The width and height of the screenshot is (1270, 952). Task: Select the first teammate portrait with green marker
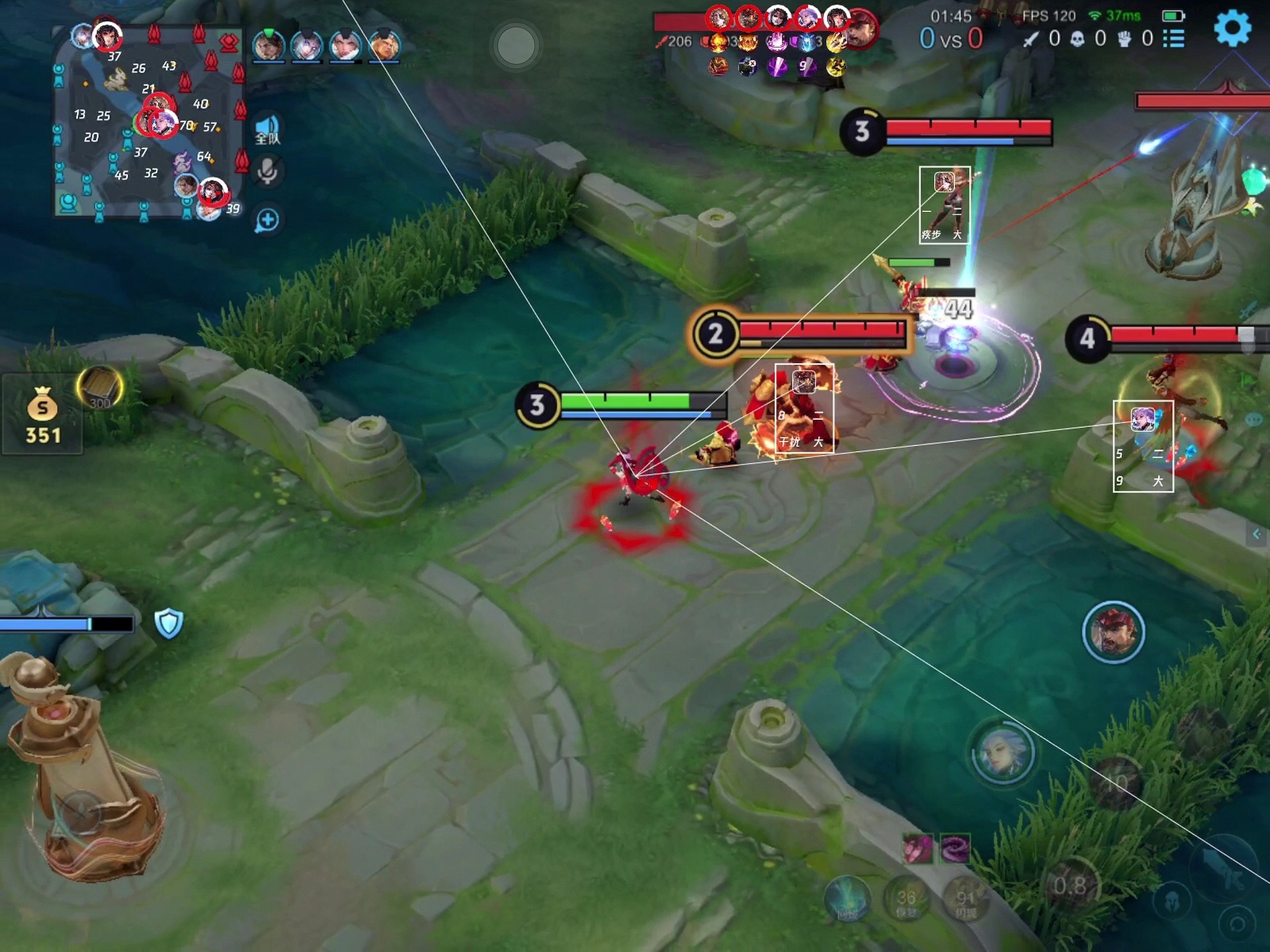[x=269, y=46]
